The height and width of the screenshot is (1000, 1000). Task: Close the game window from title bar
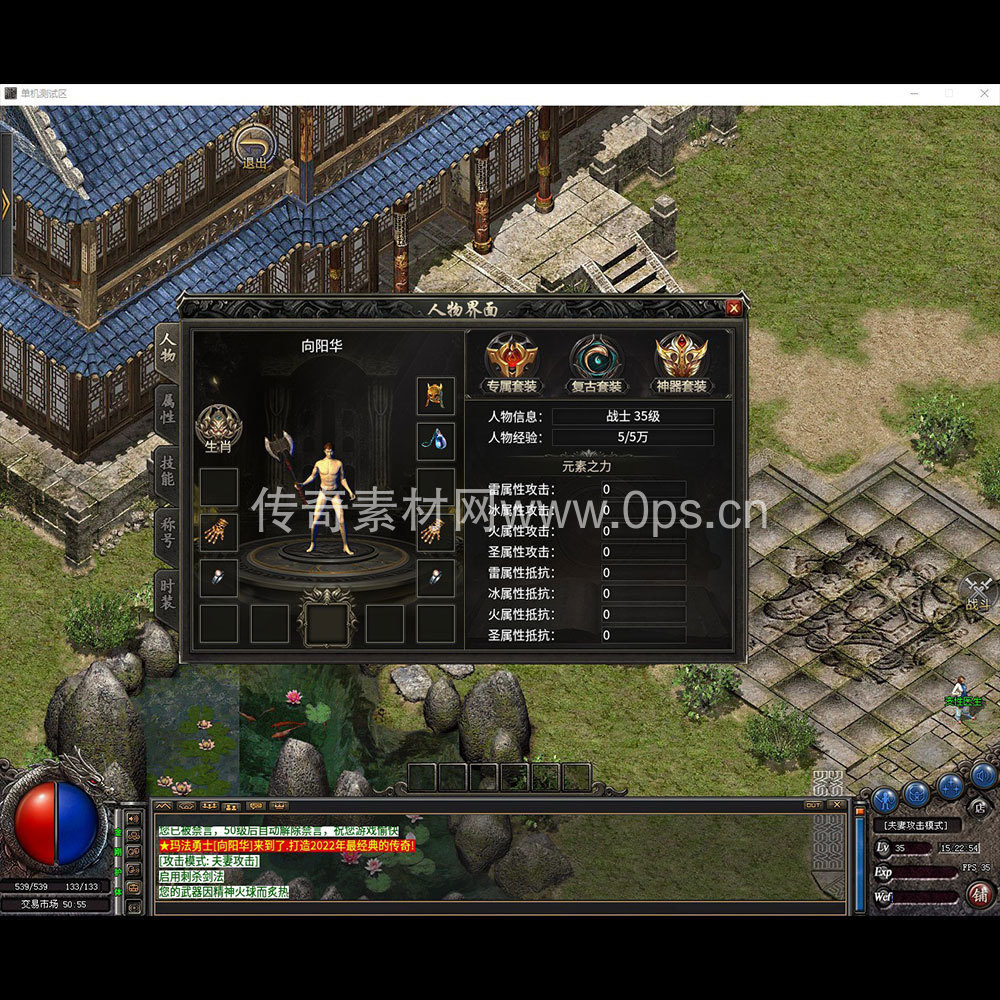point(984,93)
